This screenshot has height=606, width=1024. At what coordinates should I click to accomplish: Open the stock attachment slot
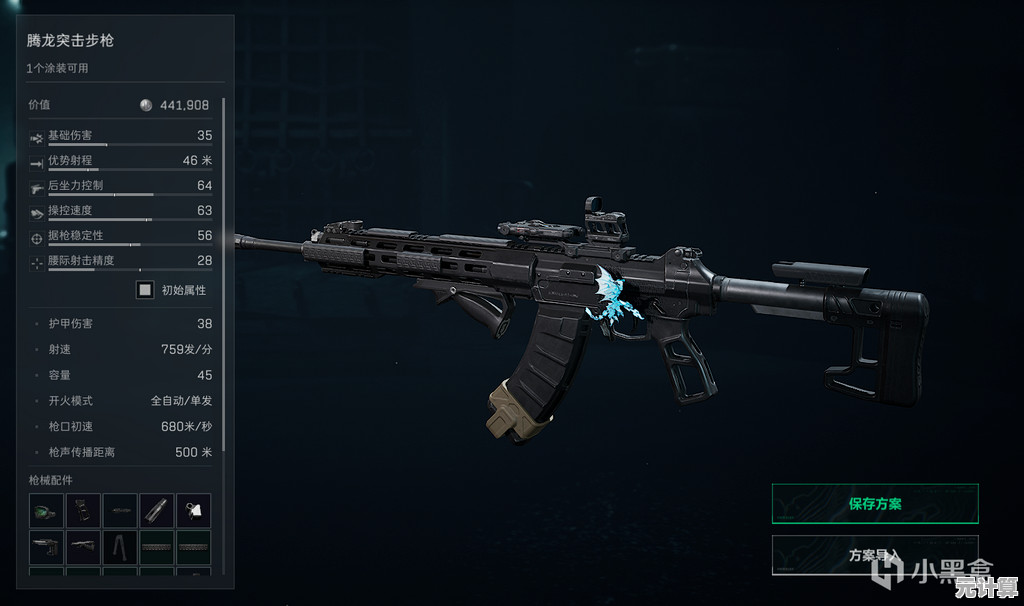pyautogui.click(x=46, y=547)
